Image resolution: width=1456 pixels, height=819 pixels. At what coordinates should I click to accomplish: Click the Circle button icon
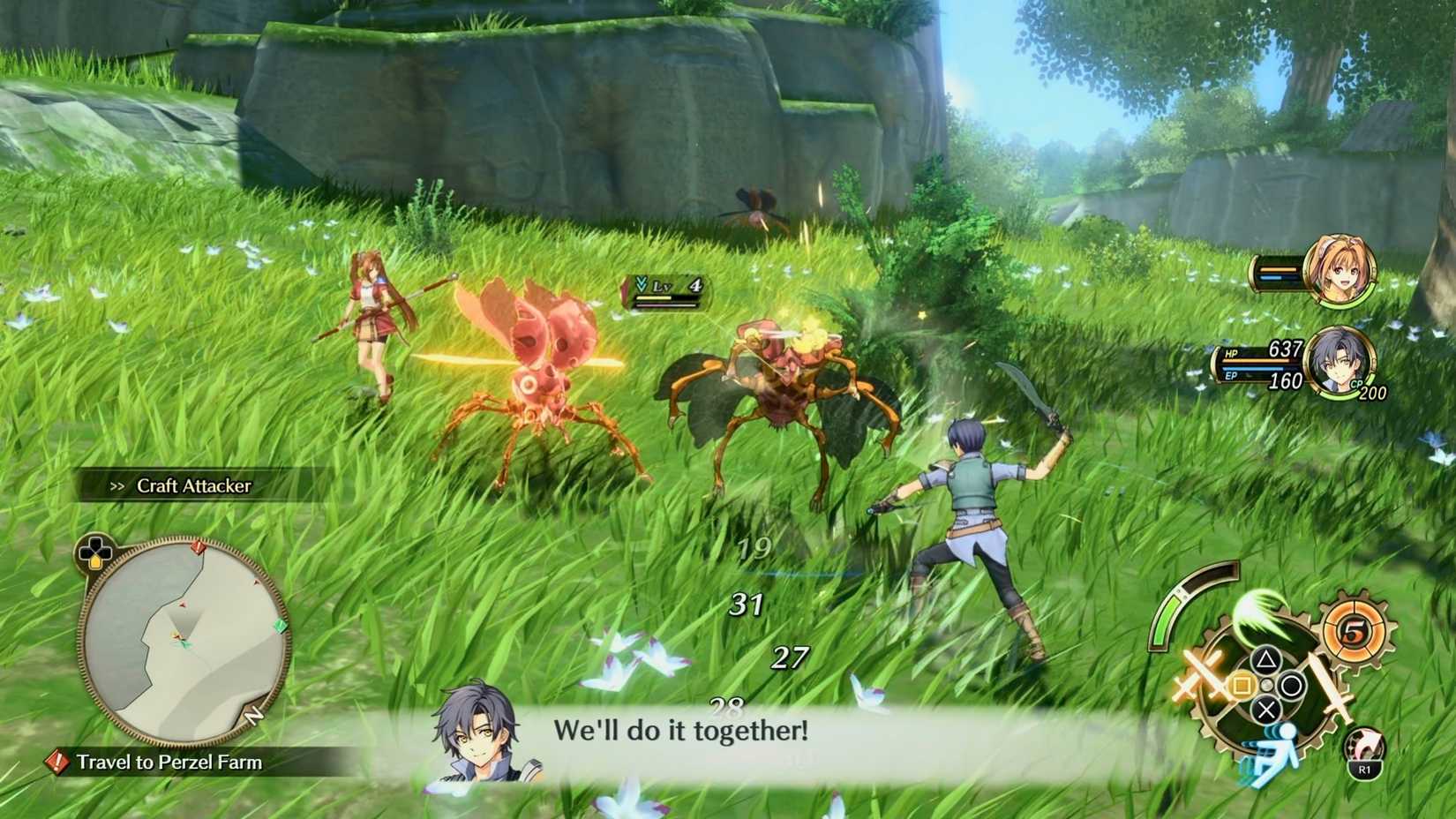coord(1290,683)
